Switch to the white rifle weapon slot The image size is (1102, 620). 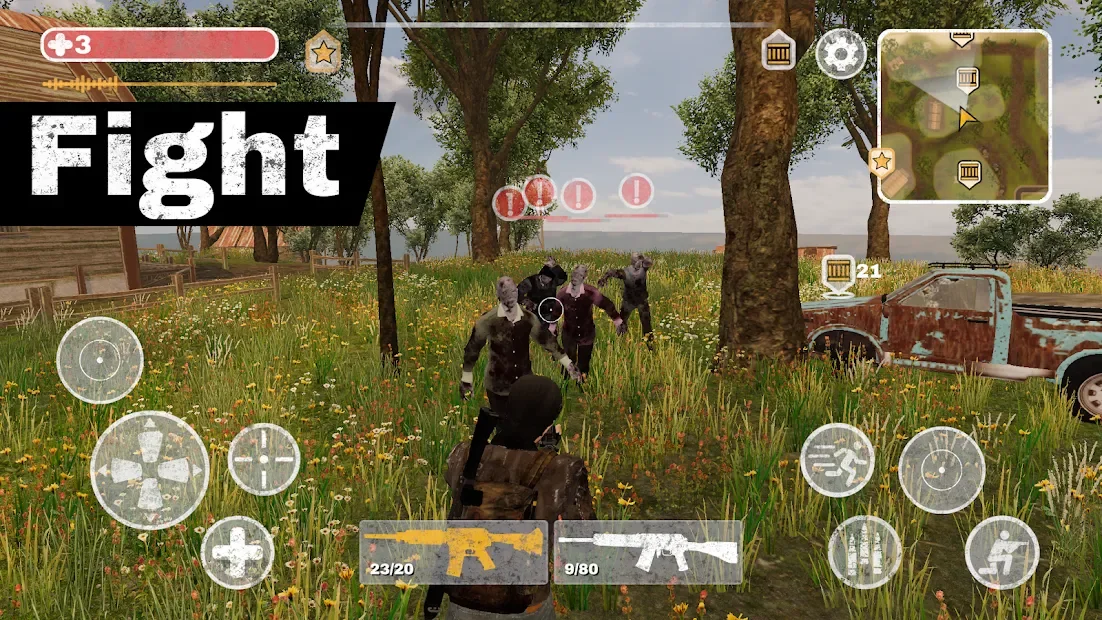648,551
